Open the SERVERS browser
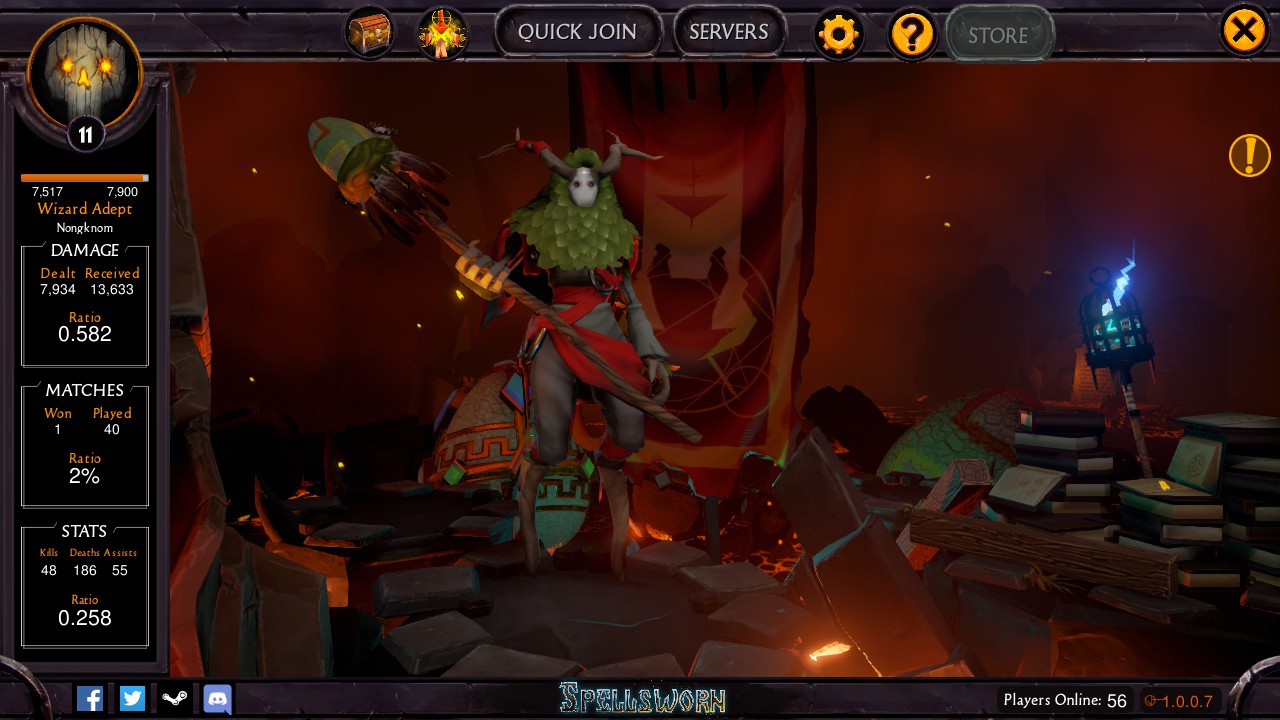The height and width of the screenshot is (720, 1280). tap(730, 31)
